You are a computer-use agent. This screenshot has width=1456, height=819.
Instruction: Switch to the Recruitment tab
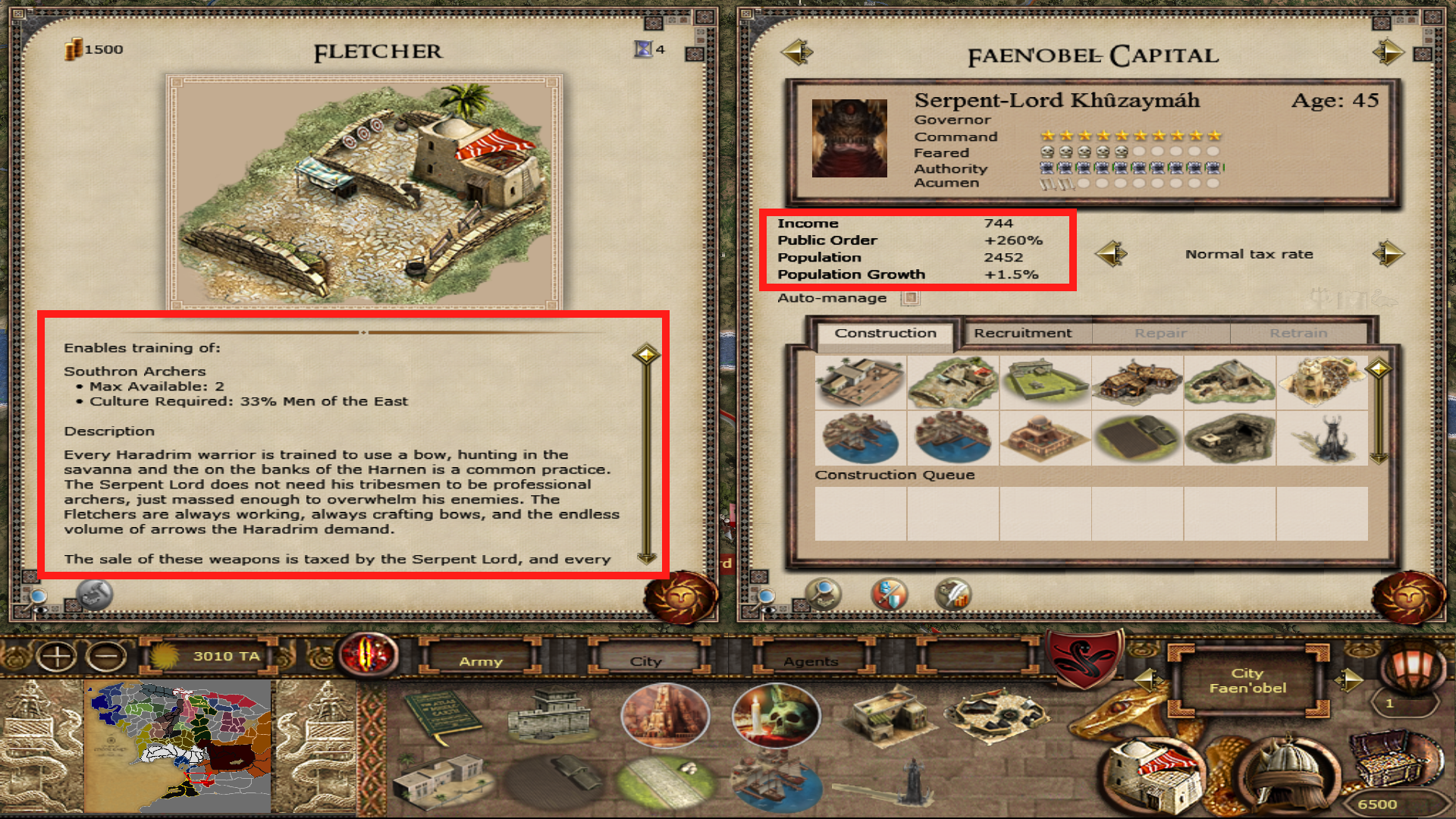(x=1022, y=334)
